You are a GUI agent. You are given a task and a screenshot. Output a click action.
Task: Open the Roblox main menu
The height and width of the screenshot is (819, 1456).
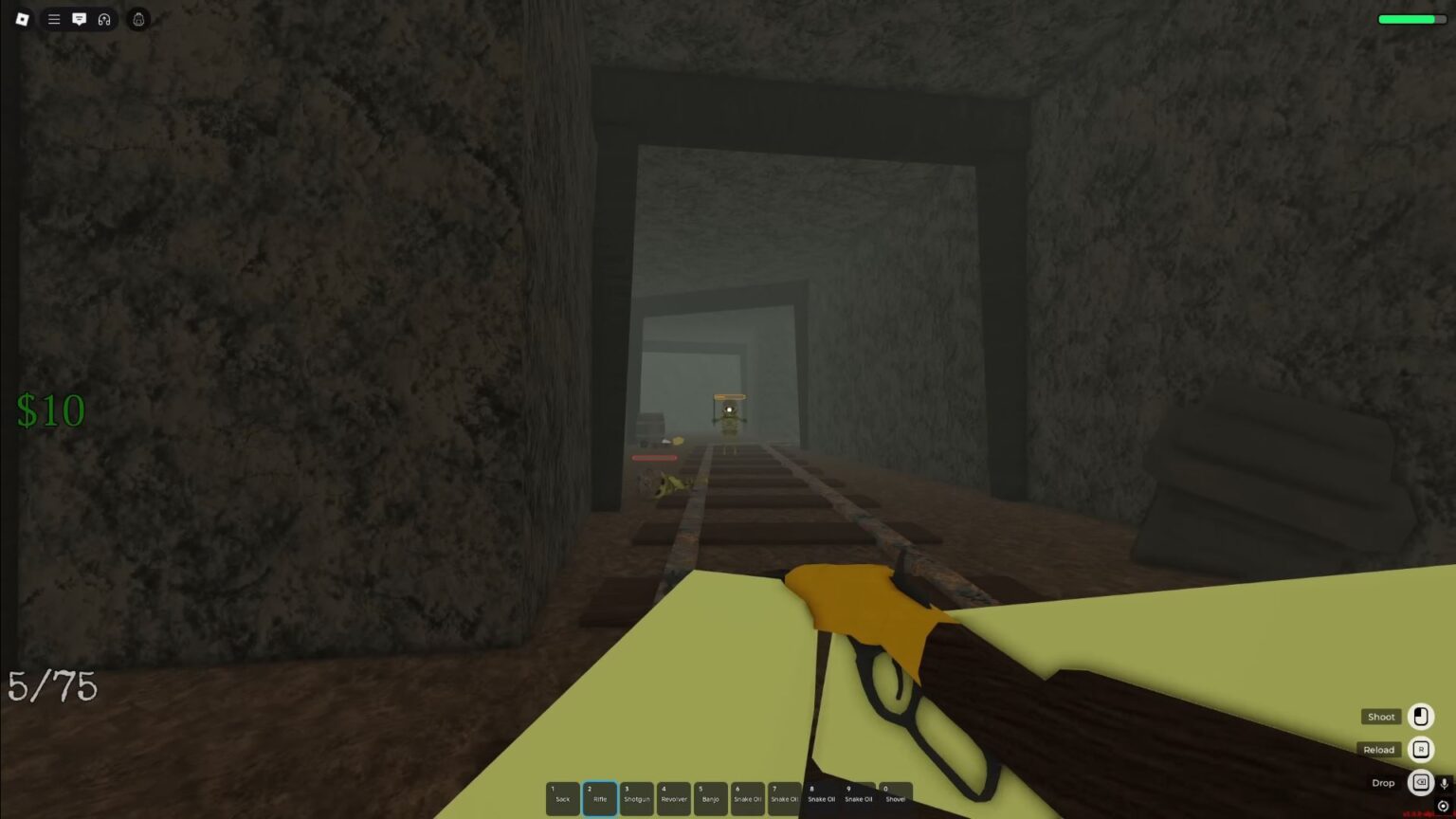[23, 19]
